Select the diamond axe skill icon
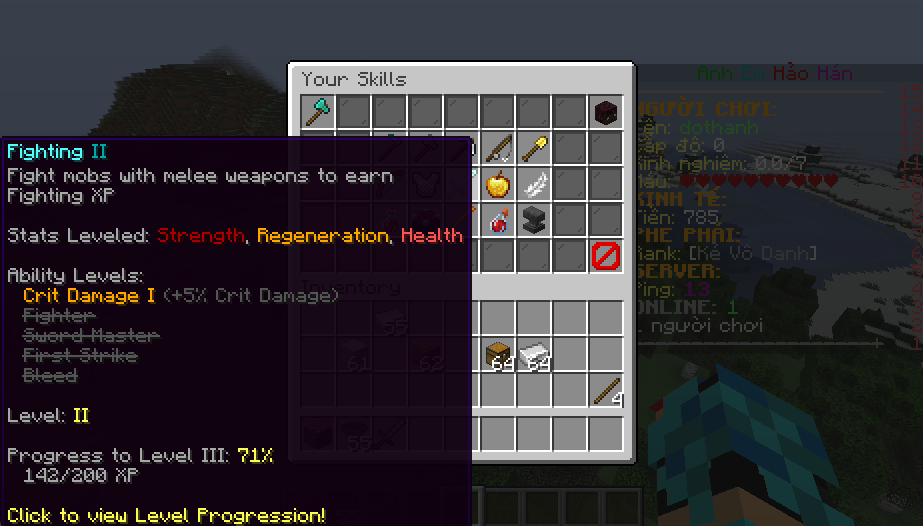 [318, 112]
